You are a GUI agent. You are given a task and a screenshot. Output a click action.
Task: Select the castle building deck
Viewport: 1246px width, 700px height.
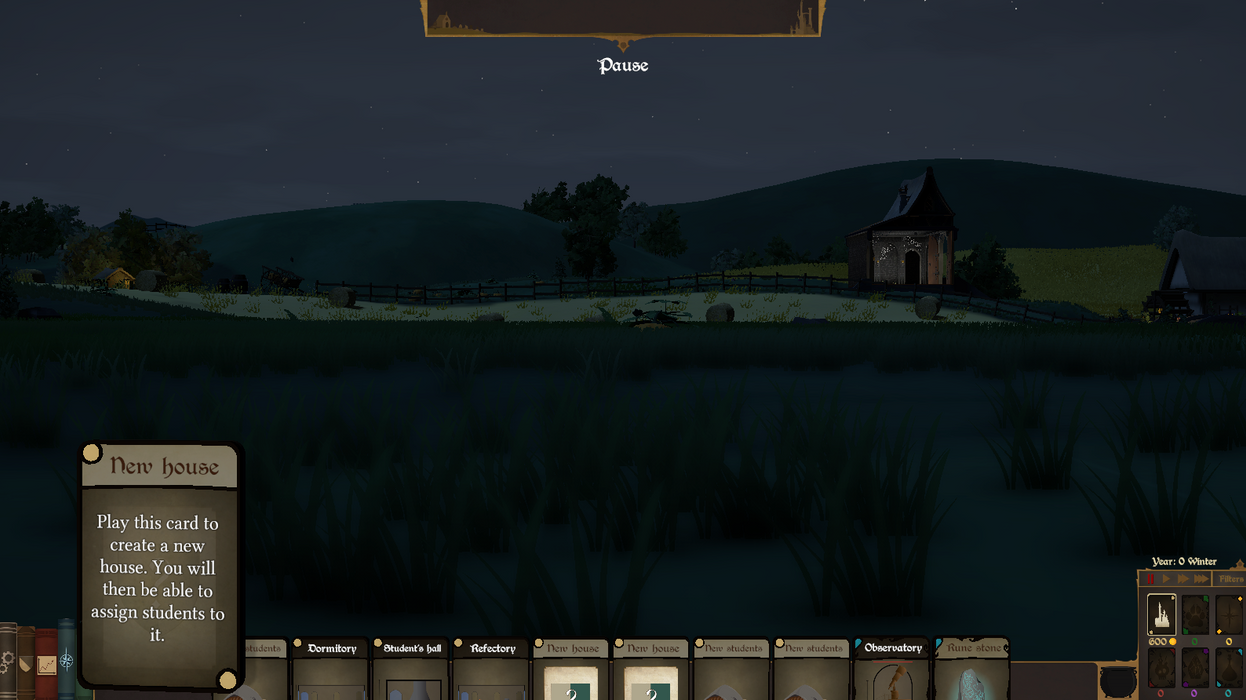click(1161, 614)
